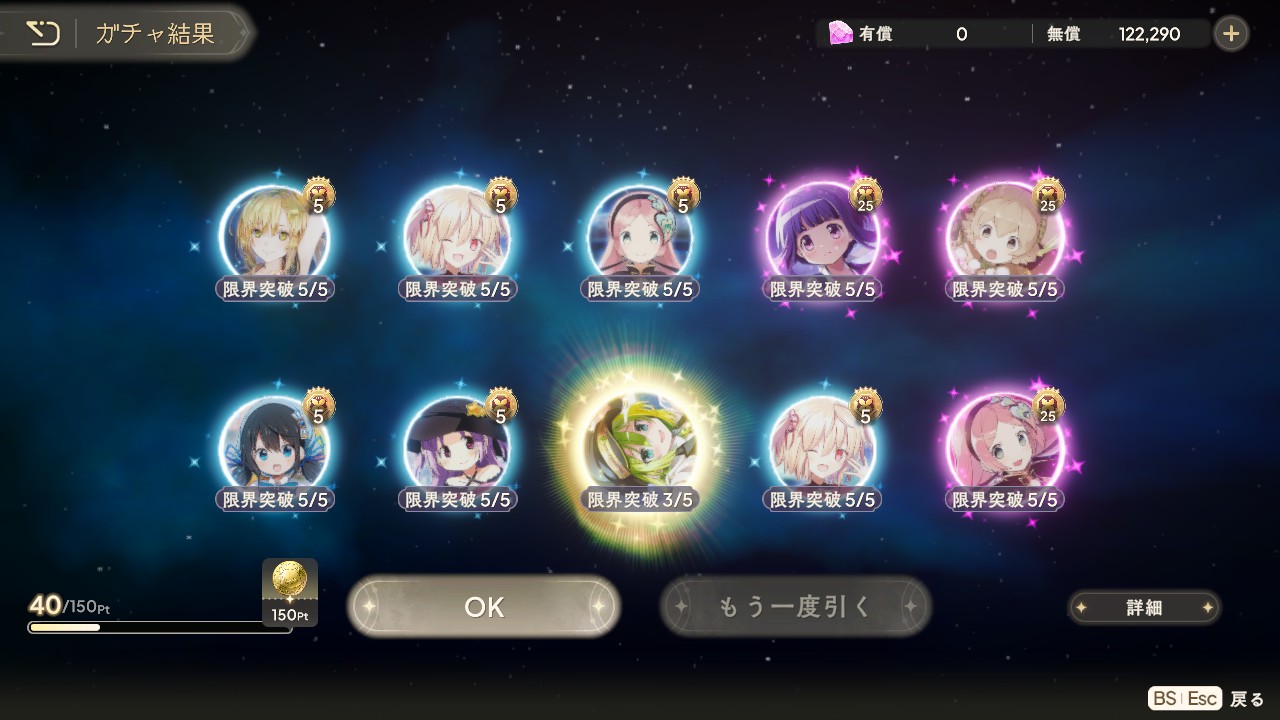Go back using the top-left arrow

pos(43,34)
